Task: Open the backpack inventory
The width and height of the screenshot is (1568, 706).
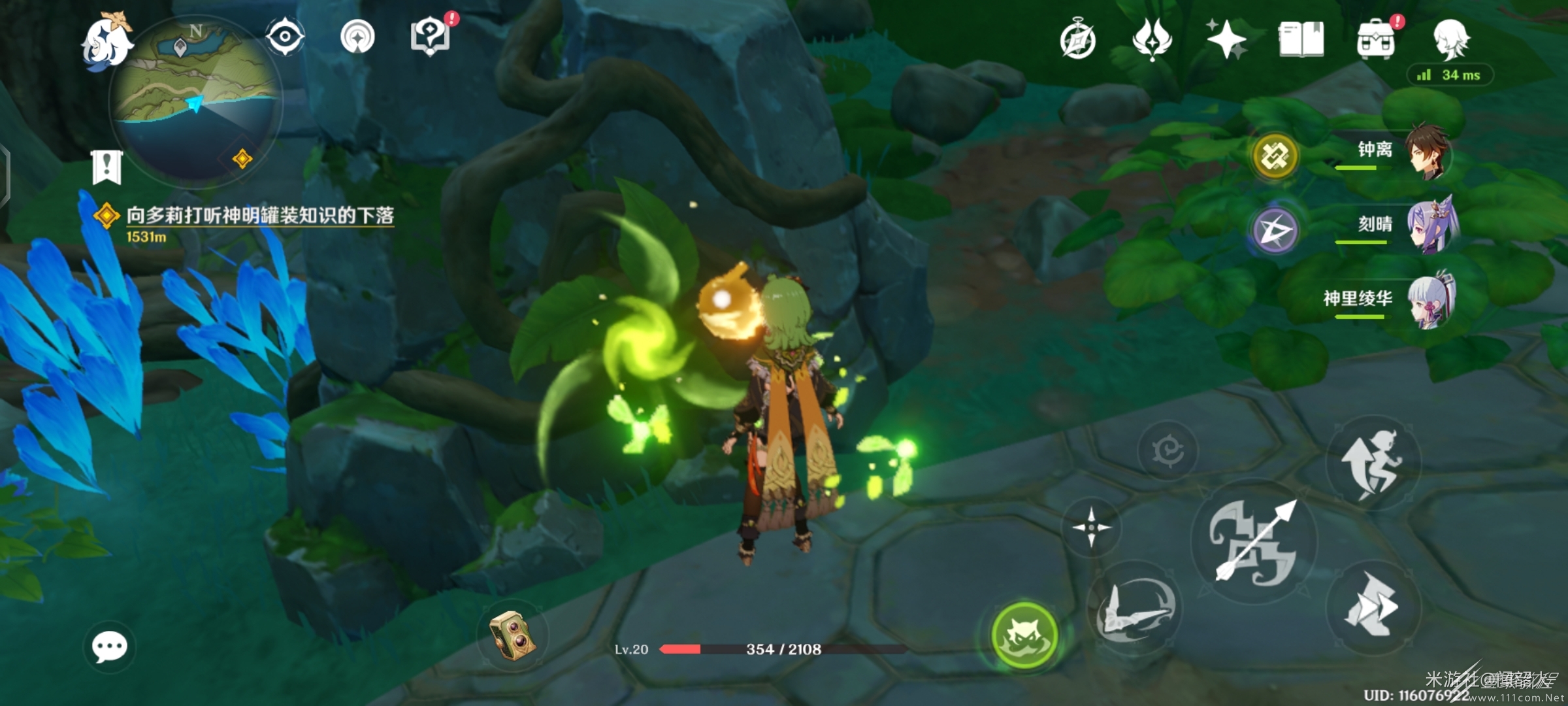Action: (1376, 41)
